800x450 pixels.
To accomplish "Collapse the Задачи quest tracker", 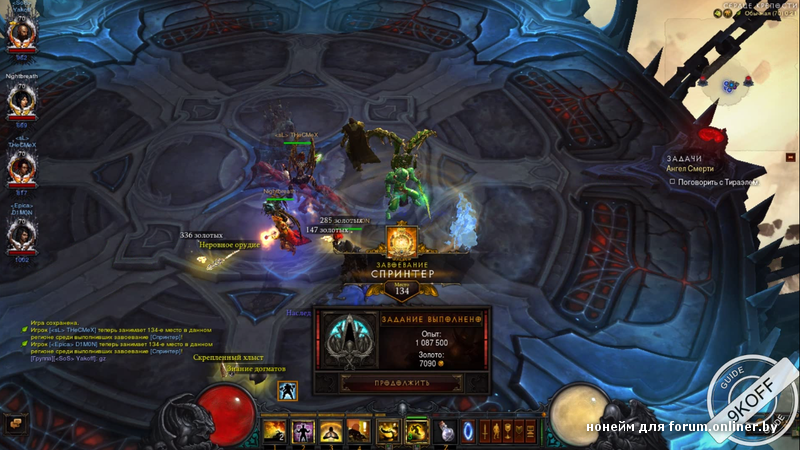I will (x=790, y=158).
